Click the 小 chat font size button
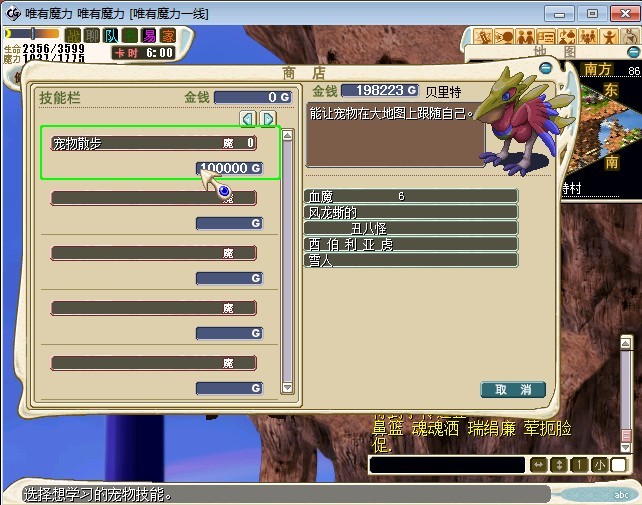Screen dimensions: 642x505 click(598, 465)
